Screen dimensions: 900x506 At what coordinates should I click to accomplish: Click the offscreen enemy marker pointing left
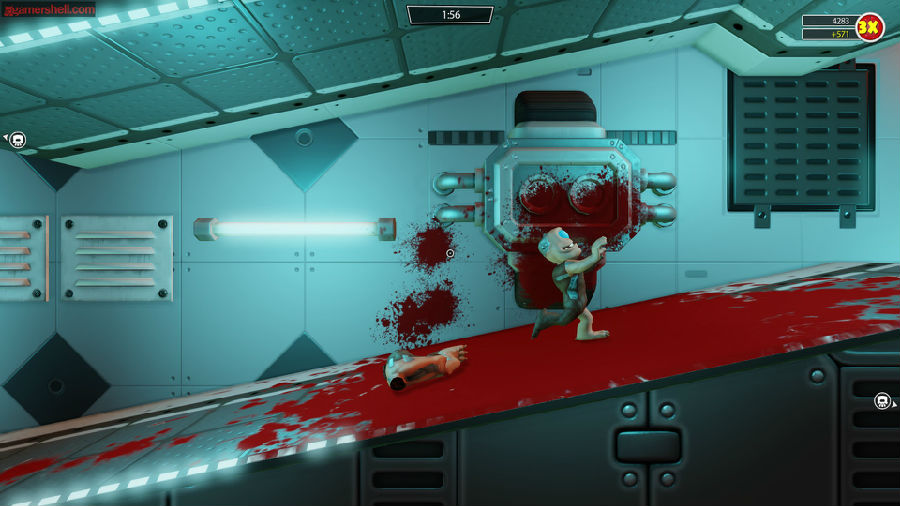pyautogui.click(x=17, y=140)
